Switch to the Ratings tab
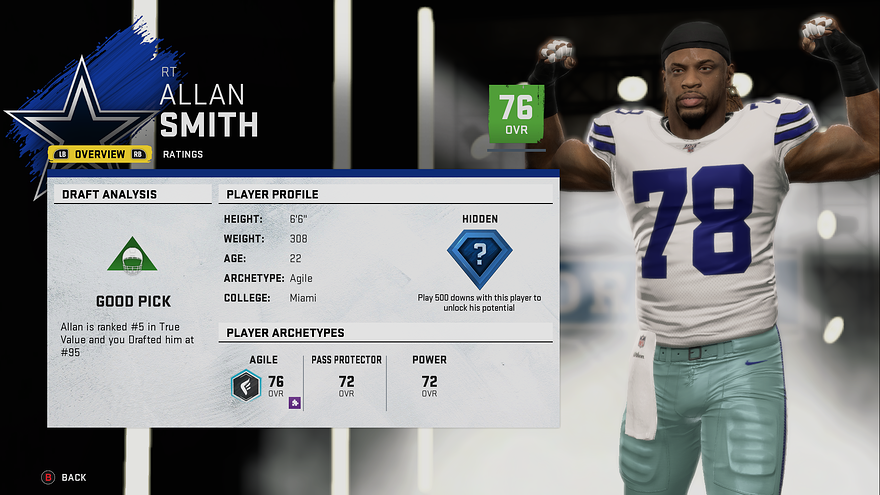The width and height of the screenshot is (880, 495). click(x=183, y=154)
